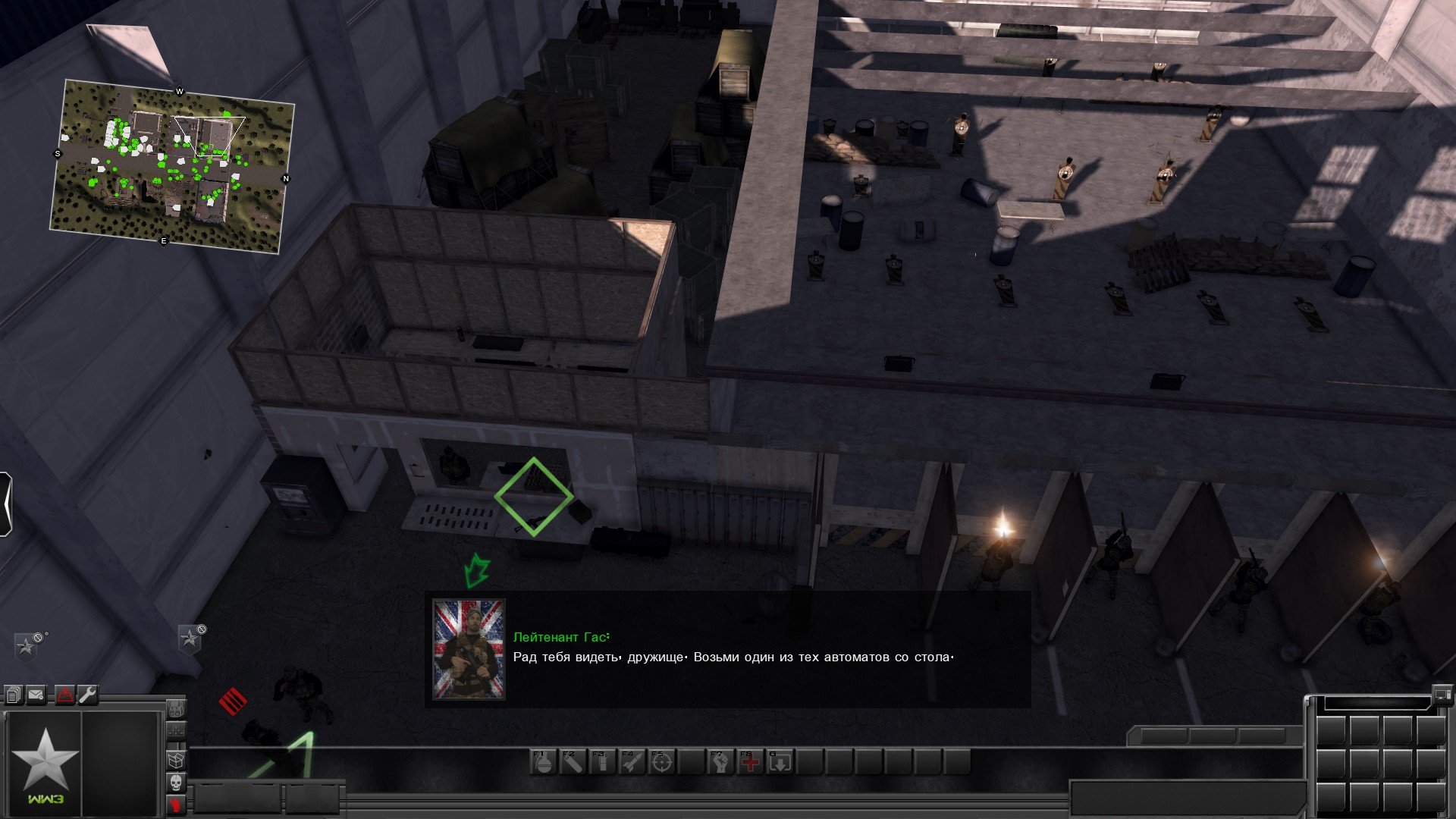The height and width of the screenshot is (819, 1456).
Task: Activate the F5 crosshair aim ability
Action: [x=661, y=762]
